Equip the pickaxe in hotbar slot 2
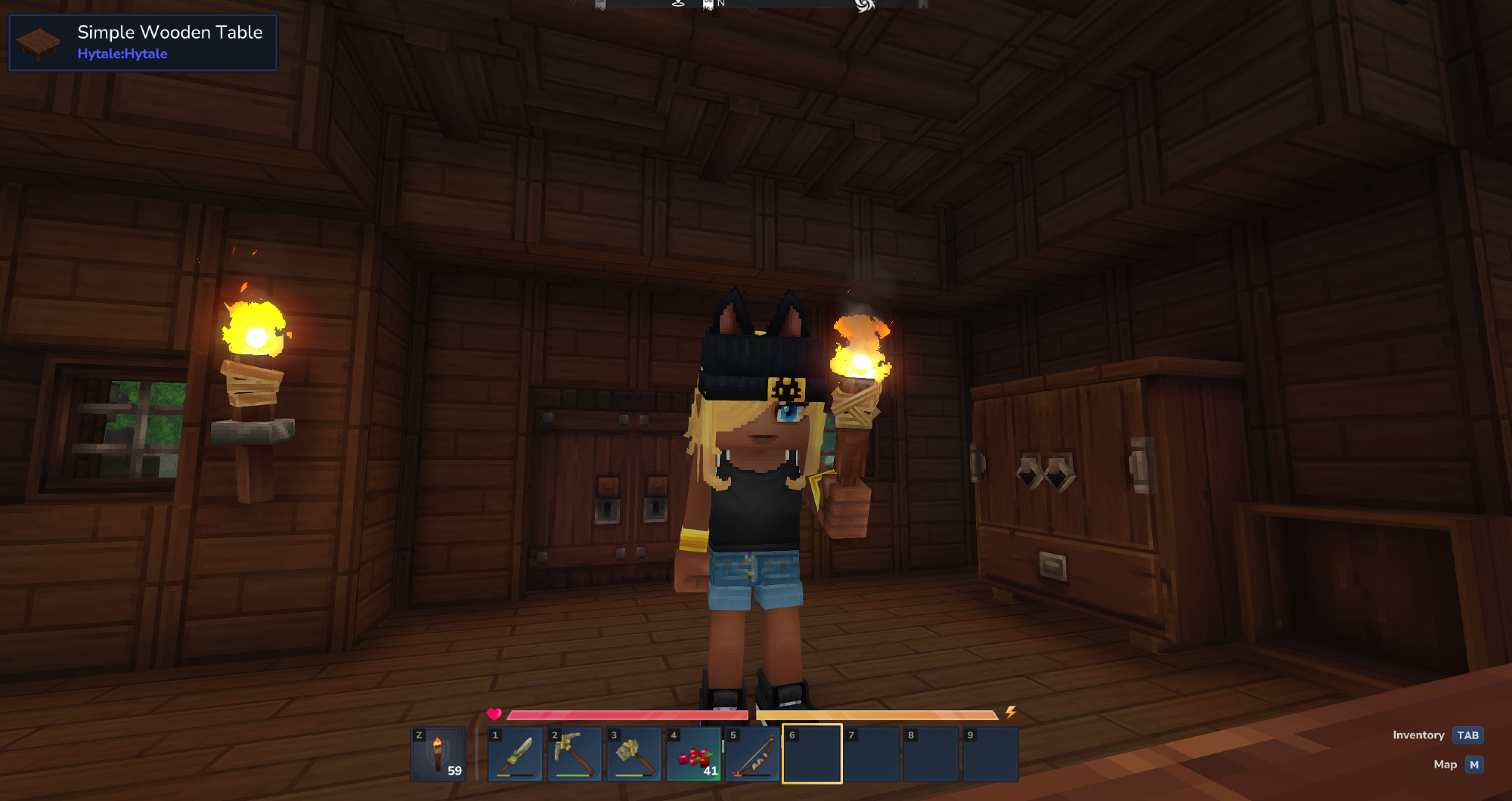The width and height of the screenshot is (1512, 801). 575,754
